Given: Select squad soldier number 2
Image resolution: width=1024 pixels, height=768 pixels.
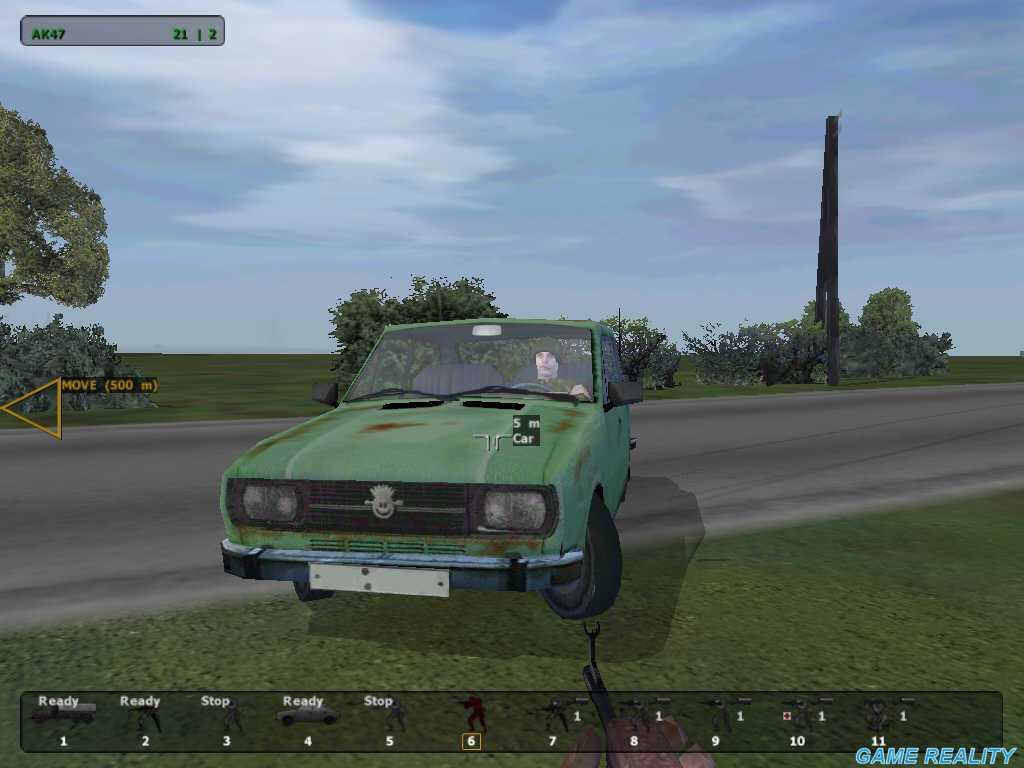Looking at the screenshot, I should tap(145, 716).
